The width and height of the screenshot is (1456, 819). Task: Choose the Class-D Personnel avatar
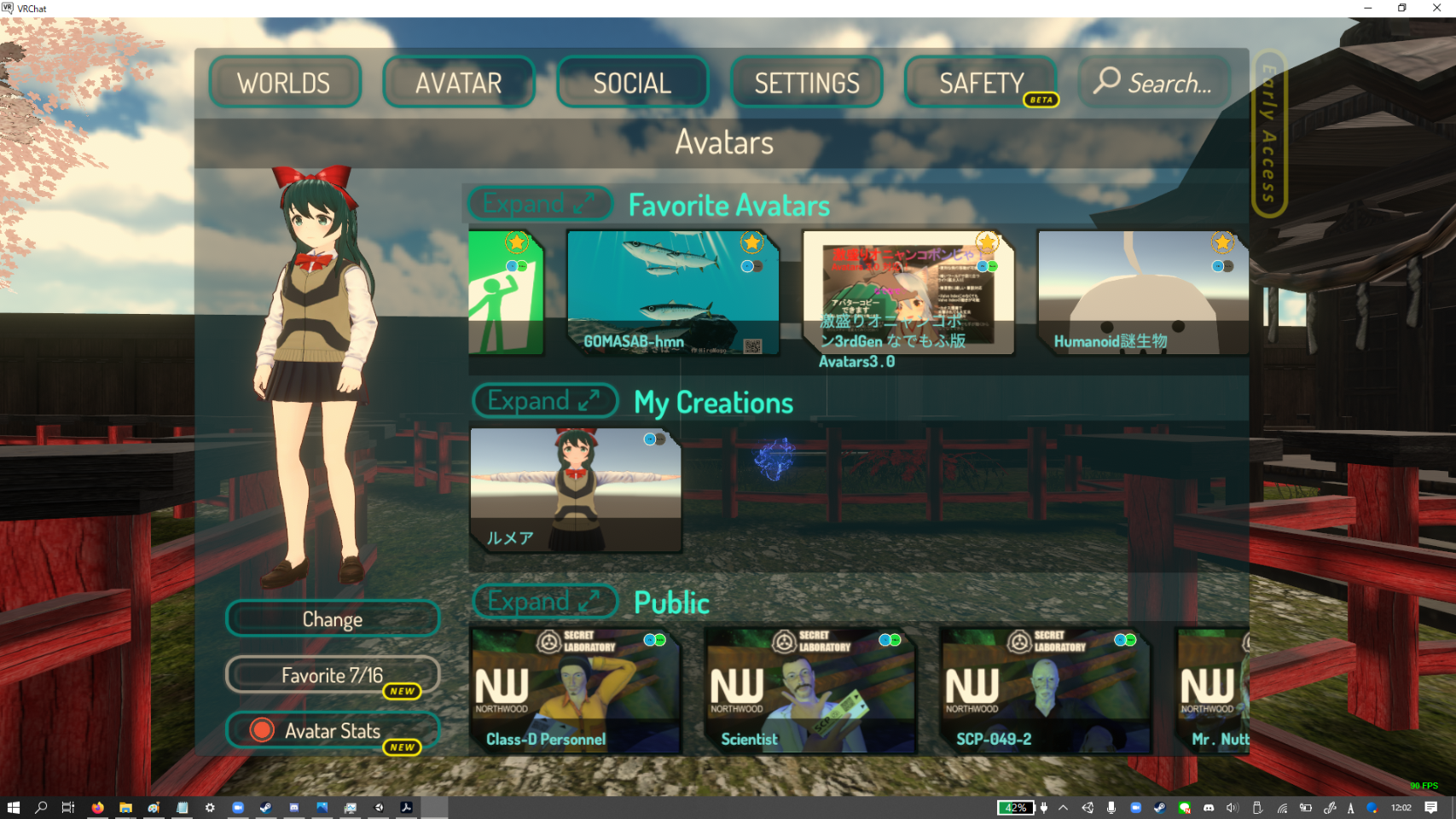[575, 691]
